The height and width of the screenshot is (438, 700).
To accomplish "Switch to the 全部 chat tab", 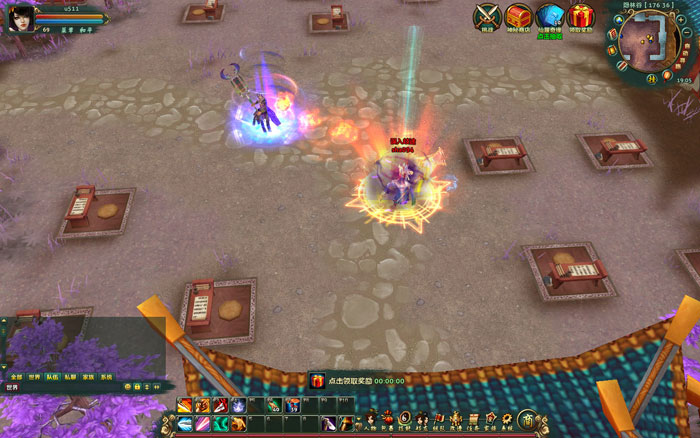I will point(16,377).
